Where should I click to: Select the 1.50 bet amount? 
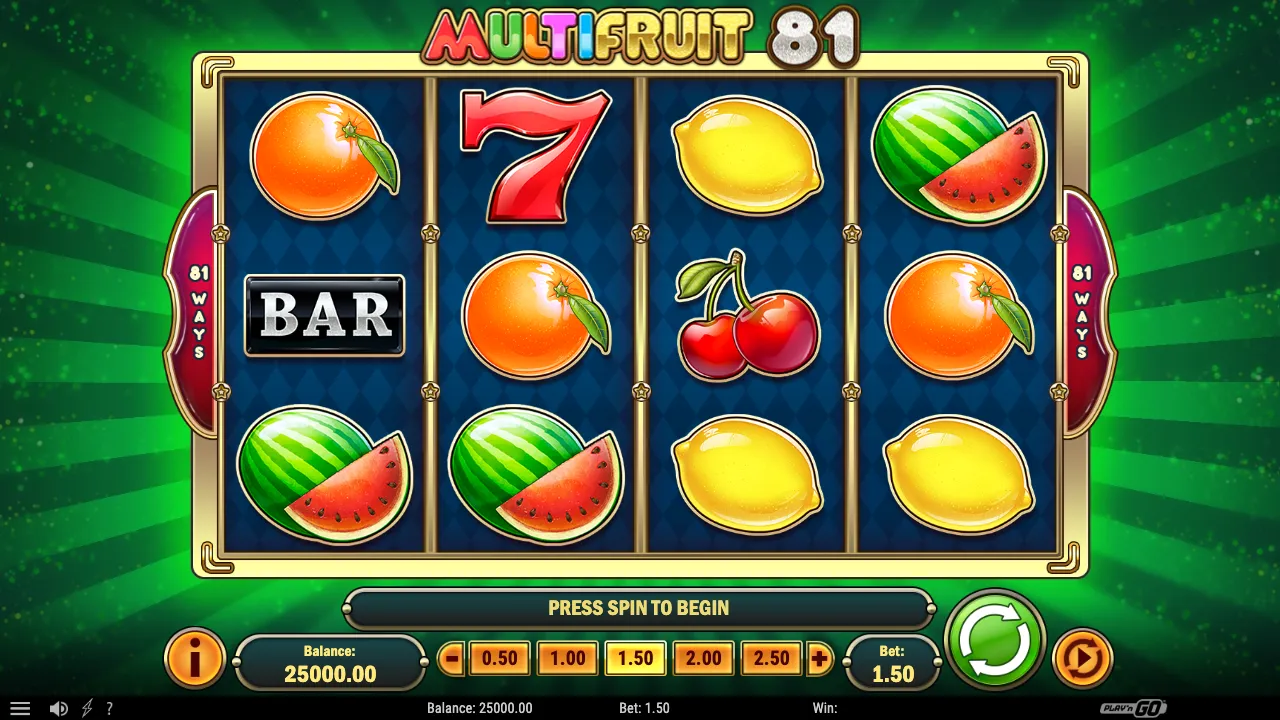635,658
